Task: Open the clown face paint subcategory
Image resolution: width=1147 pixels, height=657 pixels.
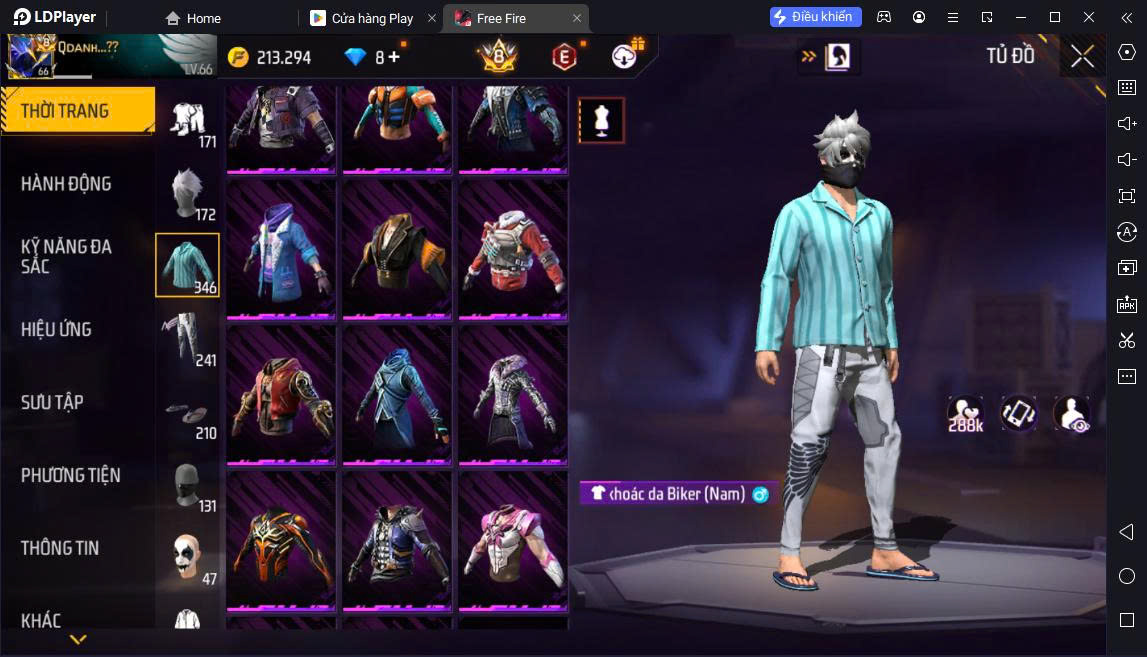Action: [187, 557]
